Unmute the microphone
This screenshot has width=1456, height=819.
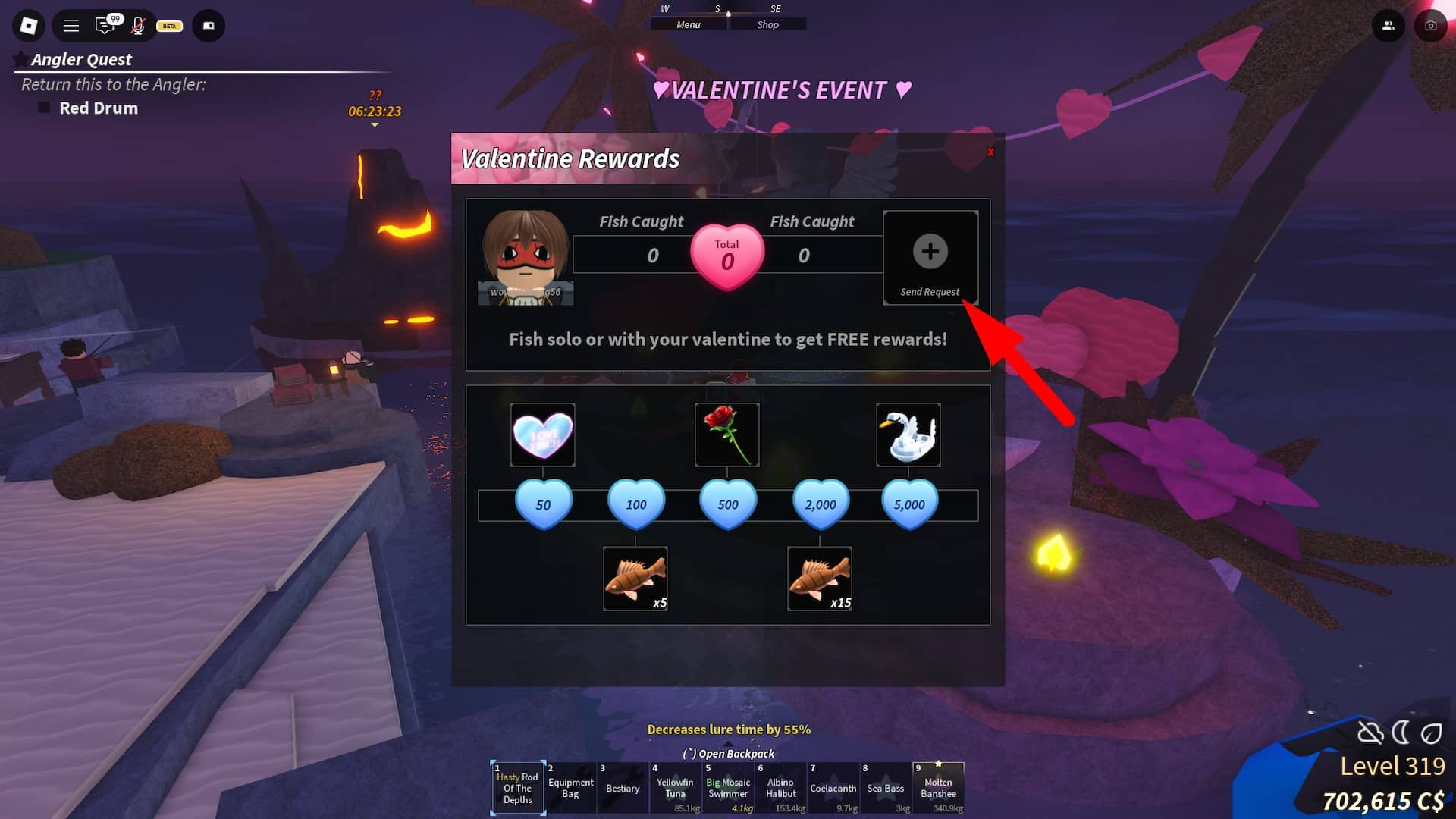tap(138, 26)
